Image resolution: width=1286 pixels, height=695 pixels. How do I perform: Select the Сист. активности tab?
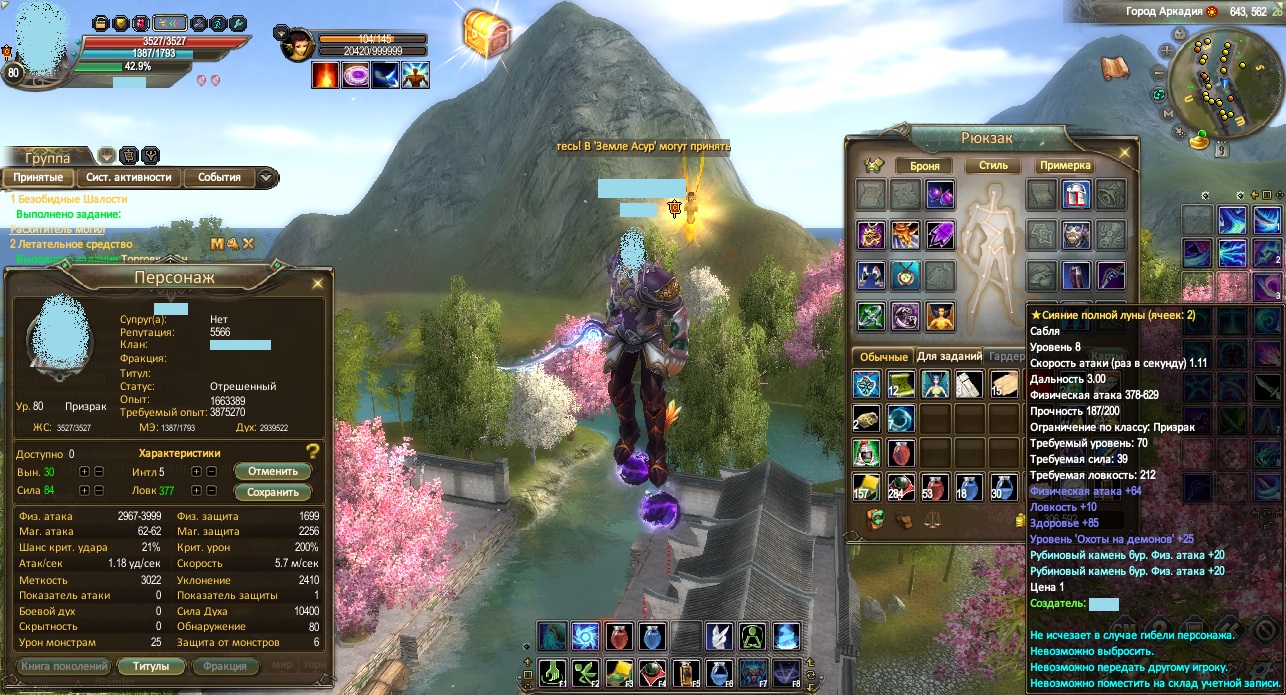128,178
